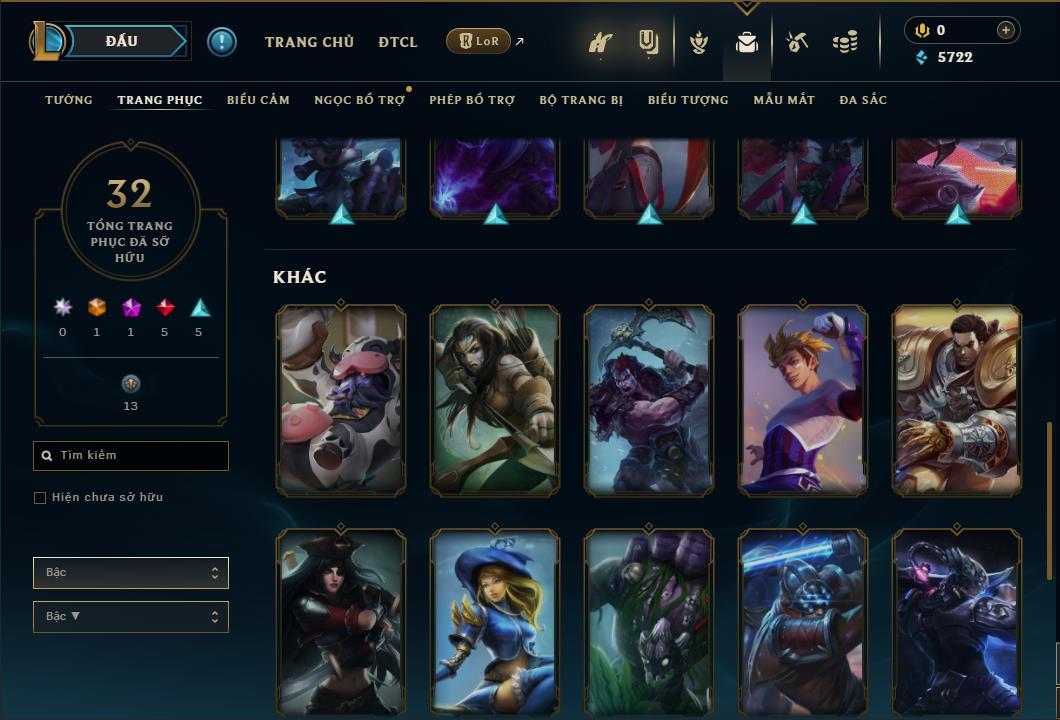Open the circular exclamation alert icon
This screenshot has width=1060, height=720.
(222, 41)
